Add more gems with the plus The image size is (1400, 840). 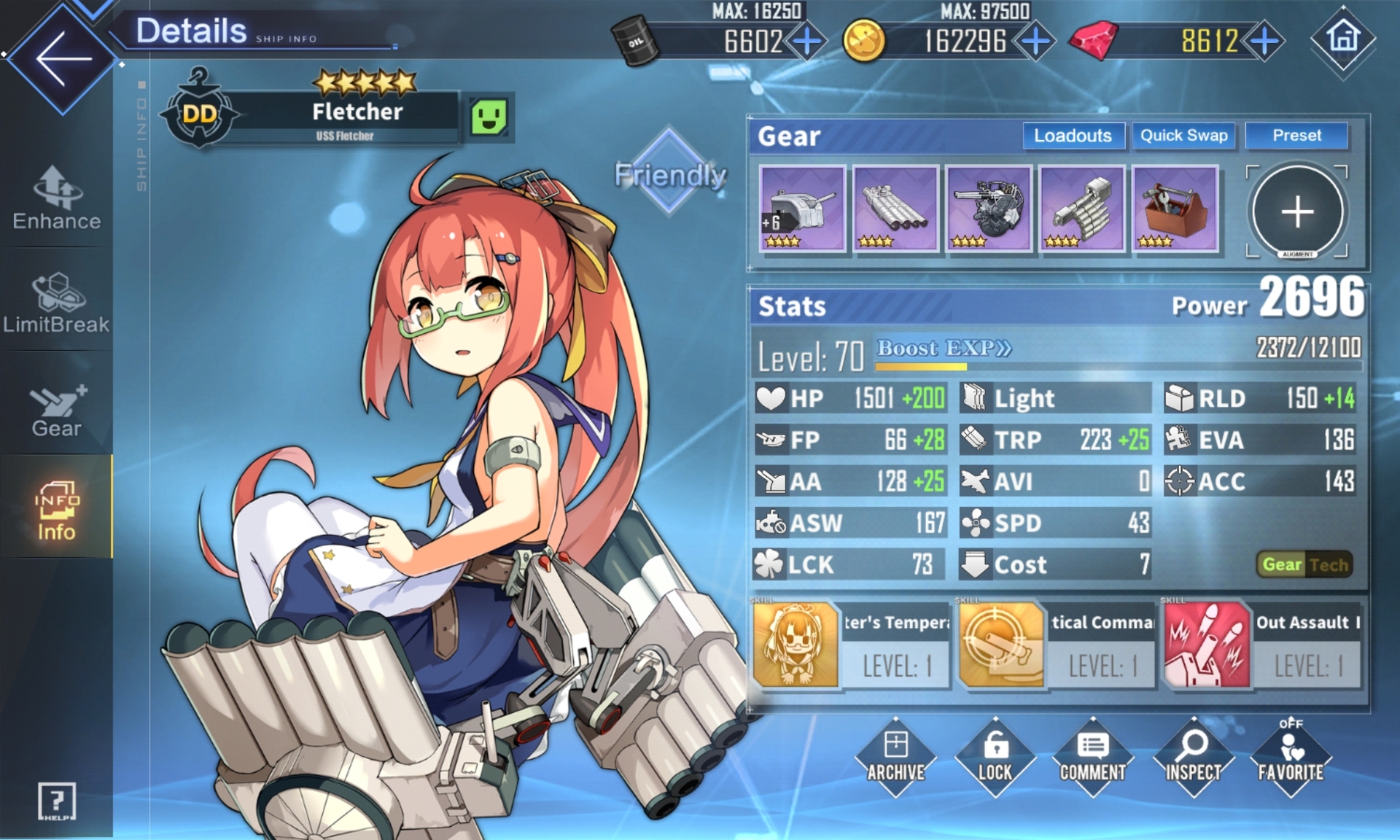[1265, 41]
